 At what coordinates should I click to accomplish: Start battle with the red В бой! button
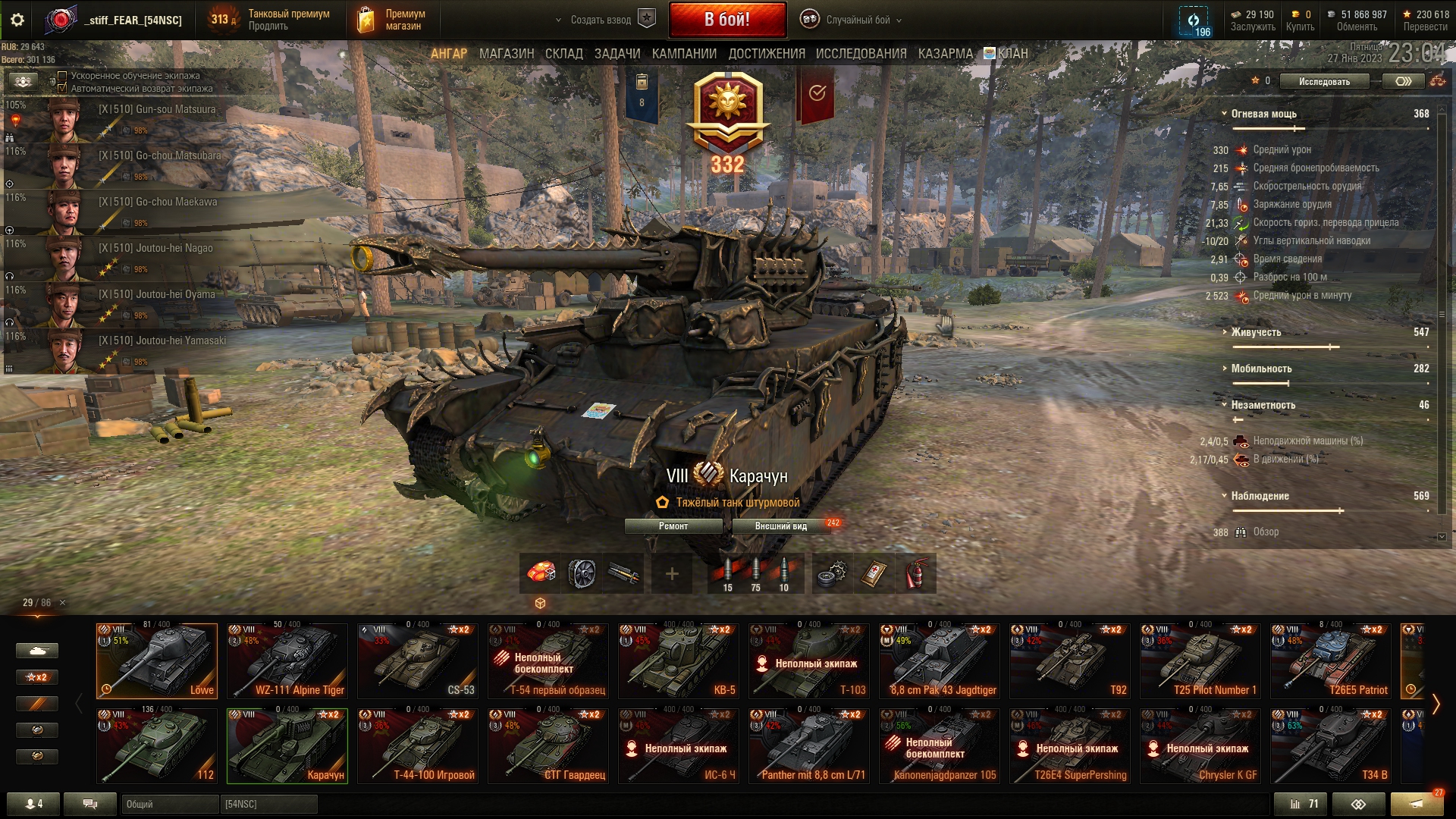[x=727, y=20]
